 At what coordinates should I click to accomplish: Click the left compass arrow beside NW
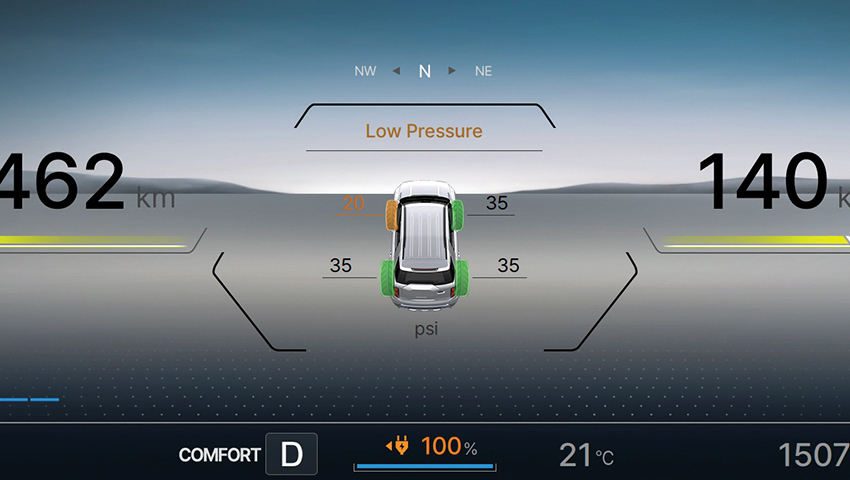pos(396,71)
